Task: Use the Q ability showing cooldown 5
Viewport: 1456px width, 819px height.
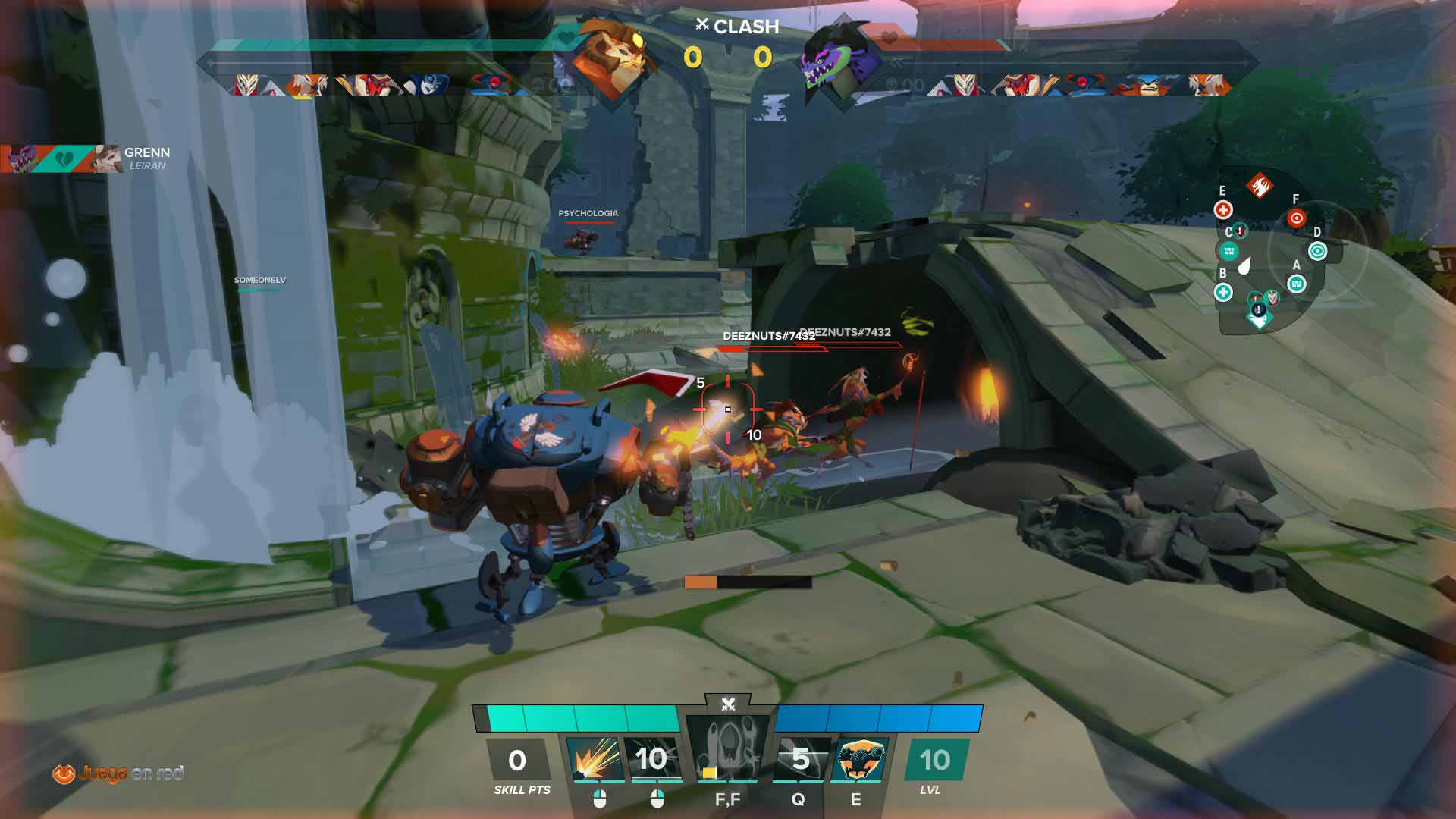Action: (x=801, y=759)
